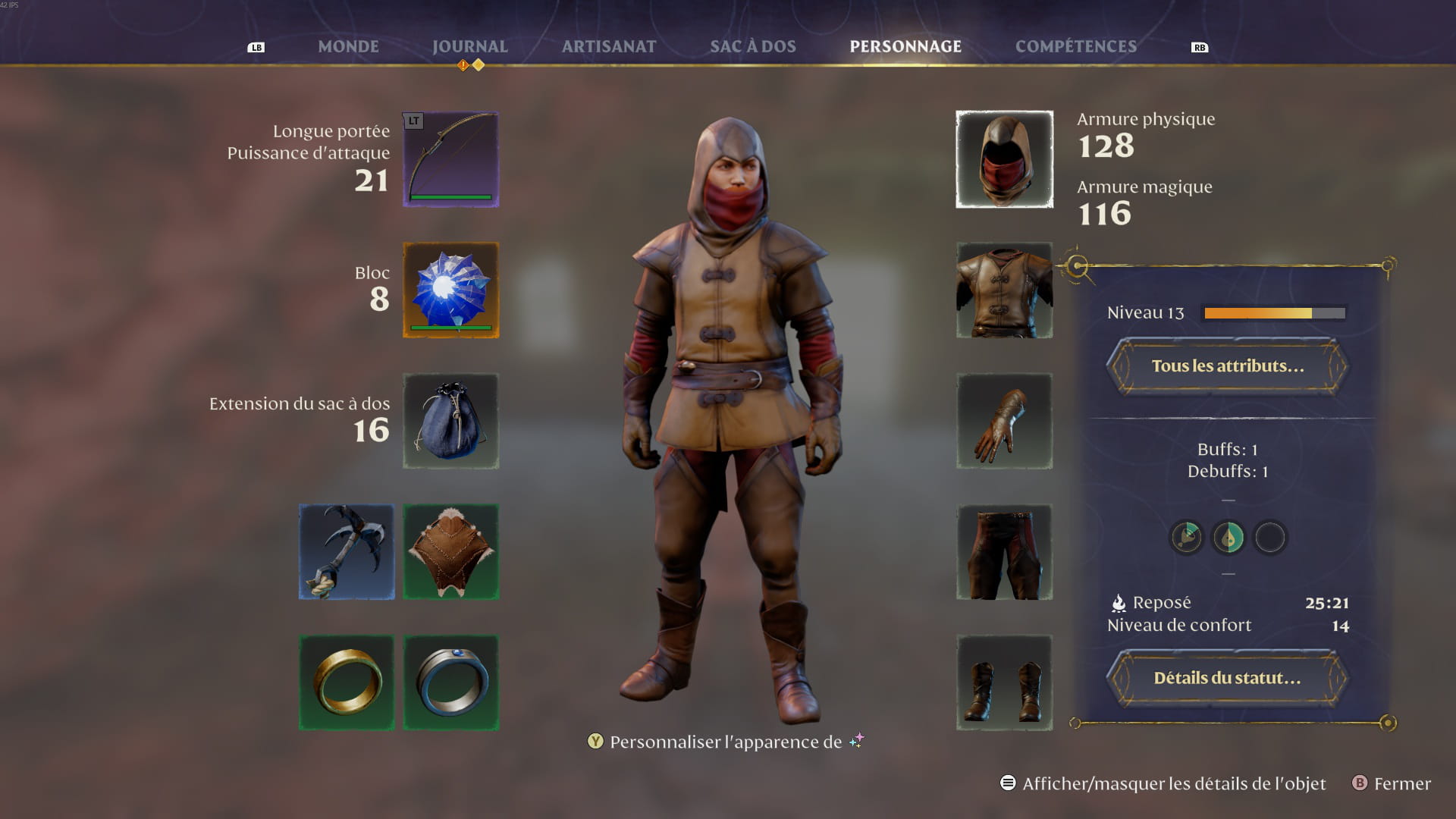Select the leather trousers slot
The image size is (1456, 819).
point(1004,552)
